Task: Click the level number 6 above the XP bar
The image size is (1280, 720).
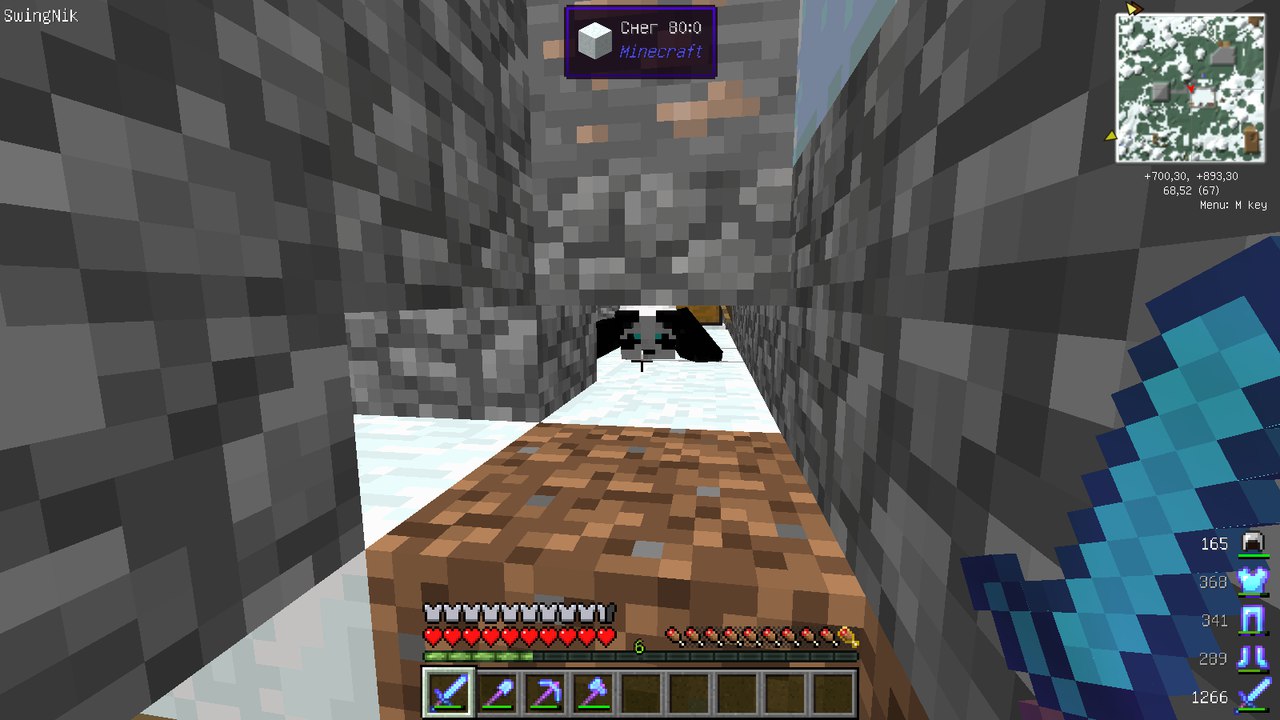Action: coord(638,645)
